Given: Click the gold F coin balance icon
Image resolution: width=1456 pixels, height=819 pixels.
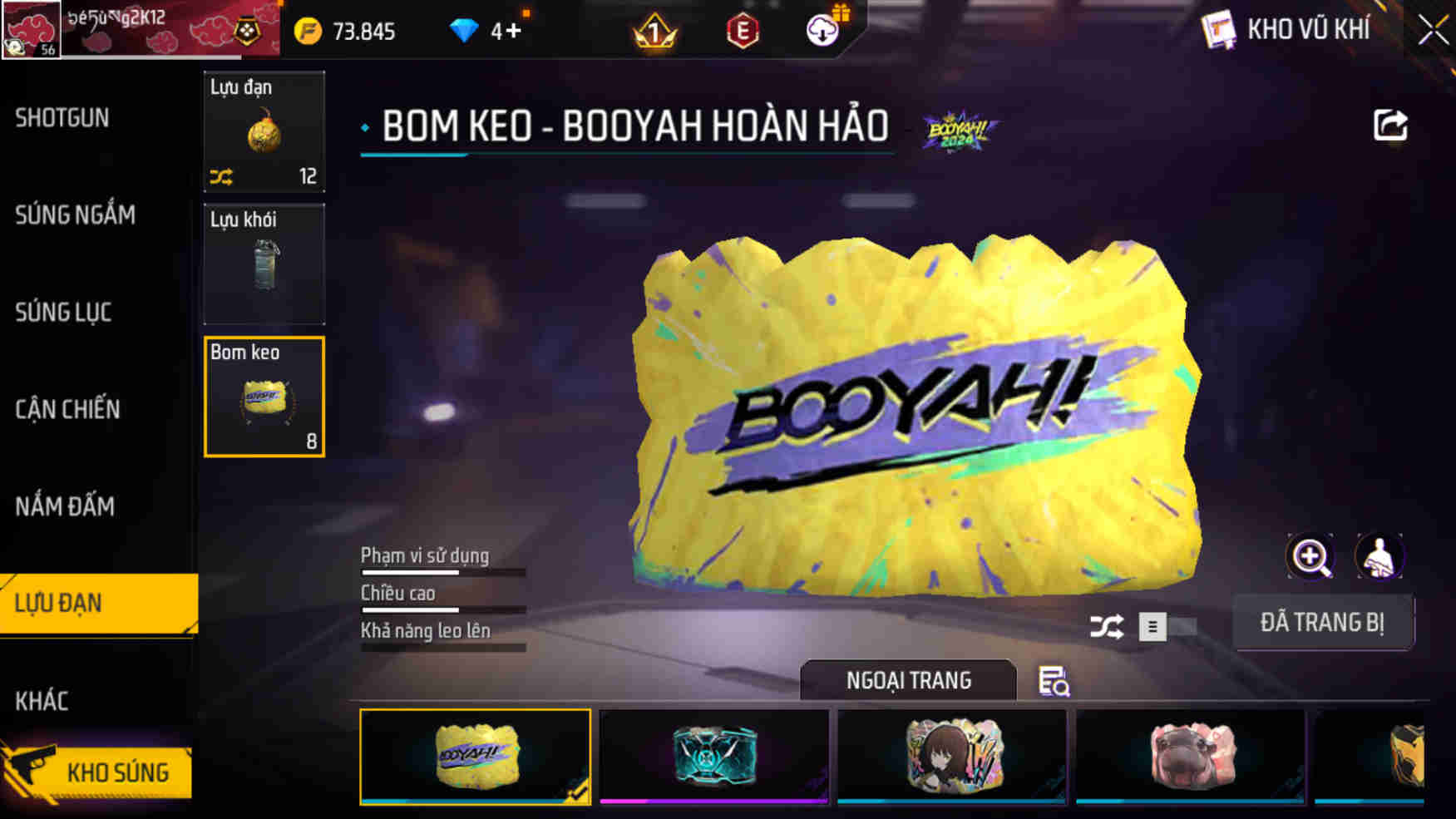Looking at the screenshot, I should 306,31.
